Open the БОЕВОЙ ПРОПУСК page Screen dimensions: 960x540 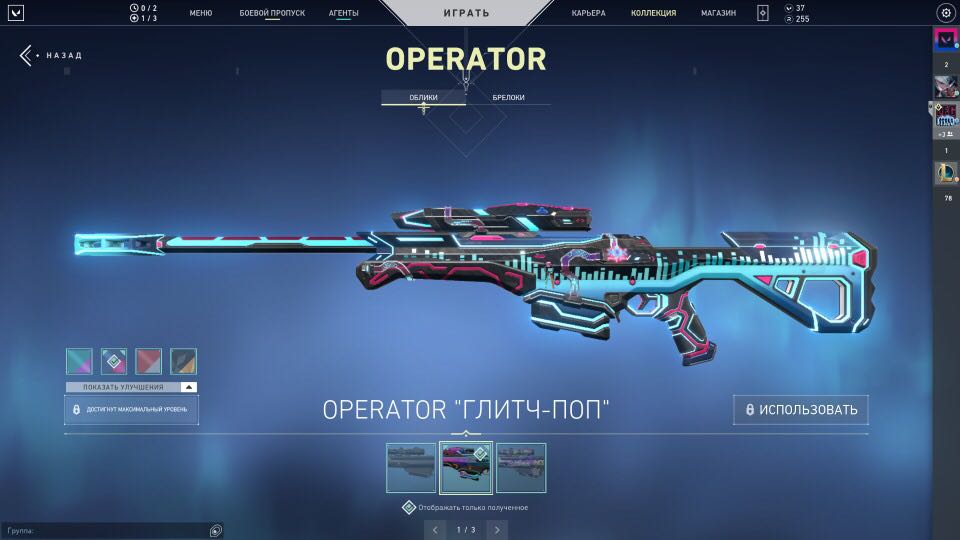point(272,13)
